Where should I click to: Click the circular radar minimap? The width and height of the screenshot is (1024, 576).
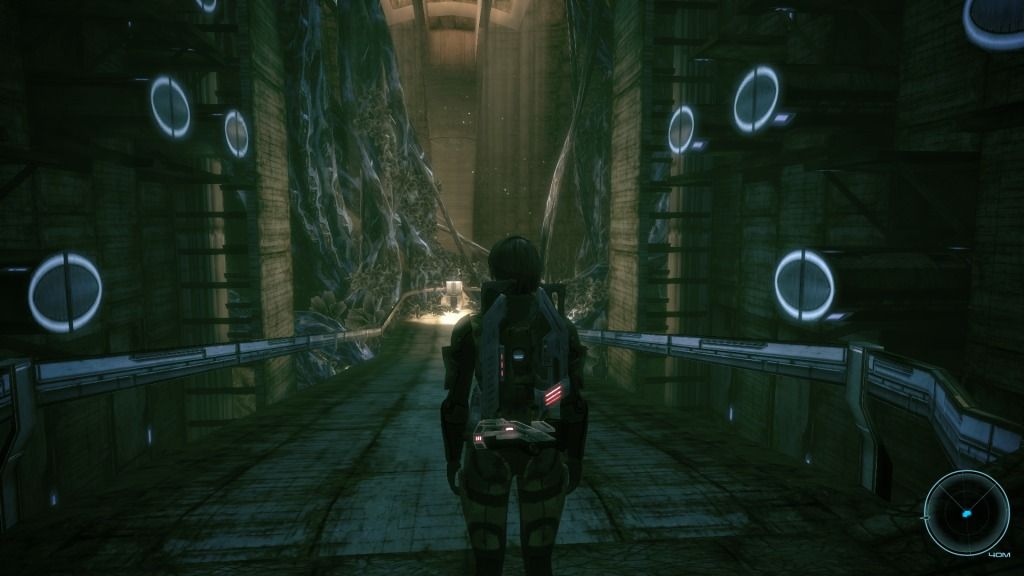point(965,512)
